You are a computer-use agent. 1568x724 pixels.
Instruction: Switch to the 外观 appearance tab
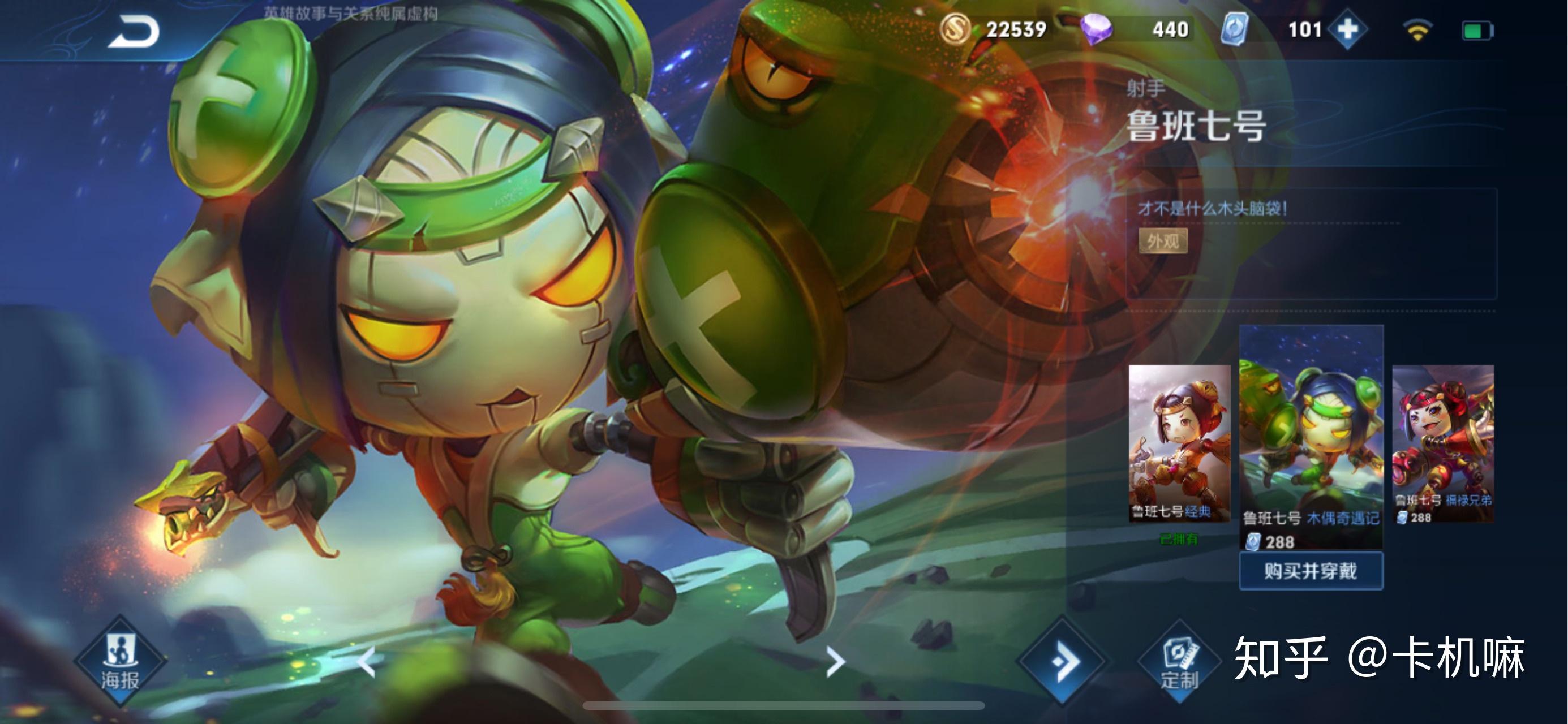(1163, 242)
